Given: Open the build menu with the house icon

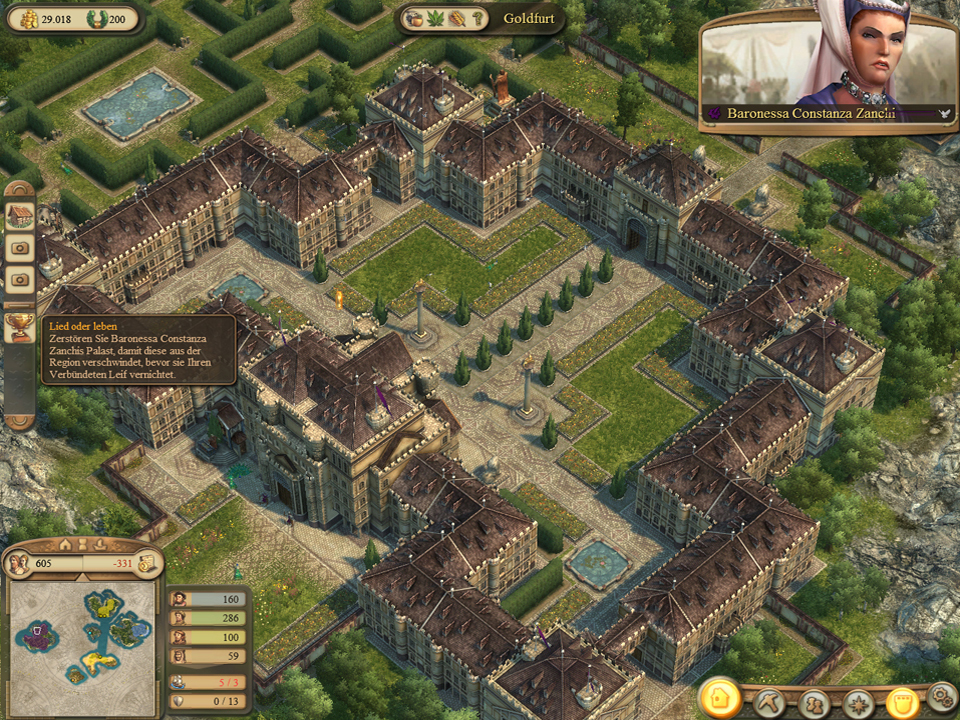Looking at the screenshot, I should [720, 697].
